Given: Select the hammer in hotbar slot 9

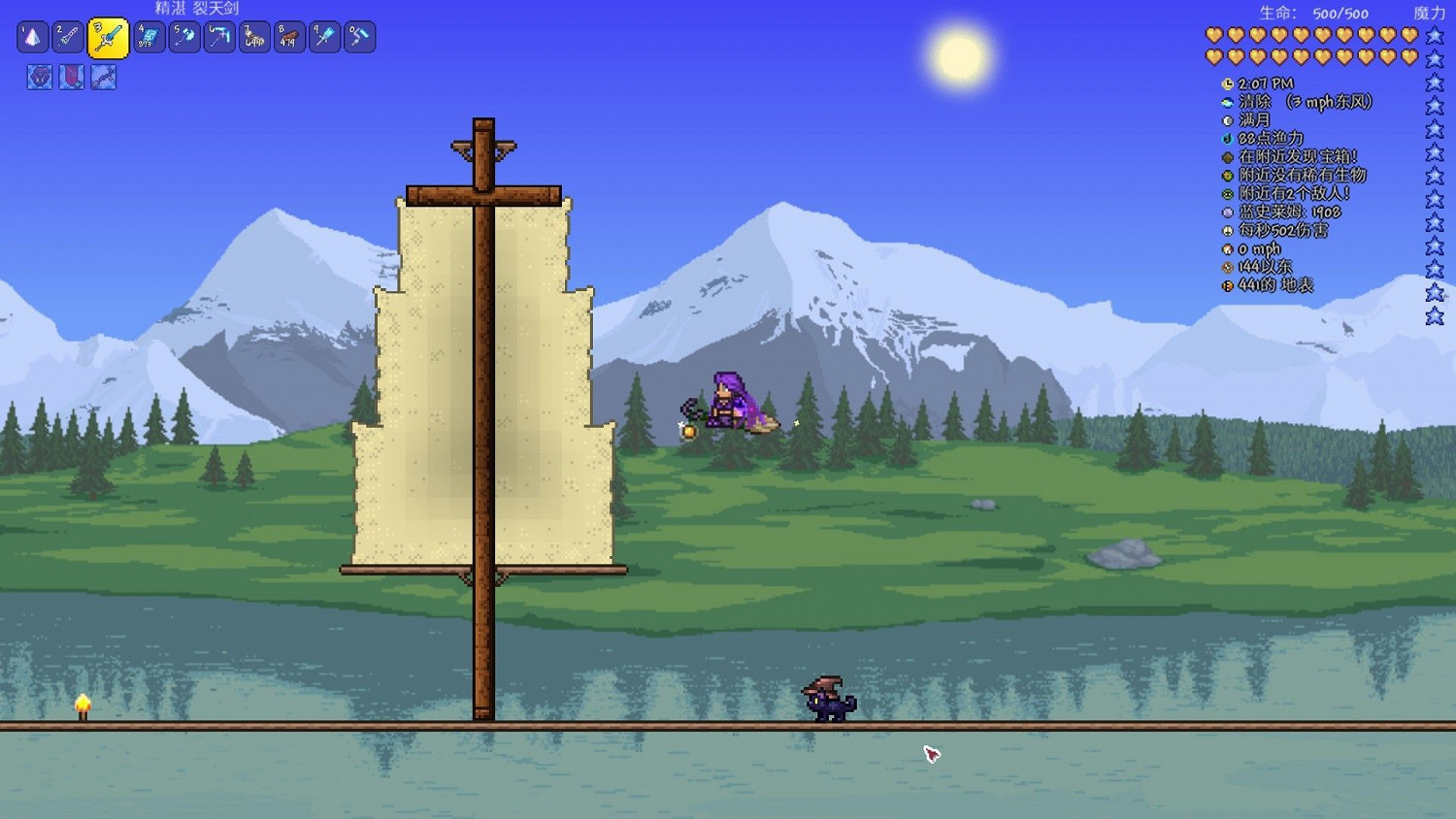Looking at the screenshot, I should [x=323, y=38].
